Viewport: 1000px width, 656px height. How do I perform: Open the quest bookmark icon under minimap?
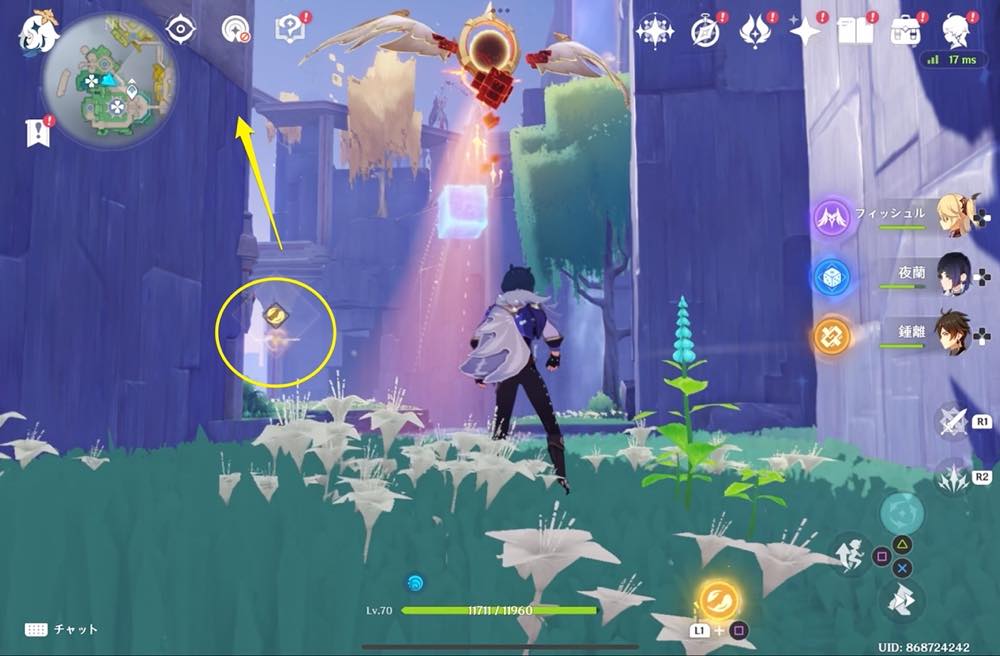[38, 132]
